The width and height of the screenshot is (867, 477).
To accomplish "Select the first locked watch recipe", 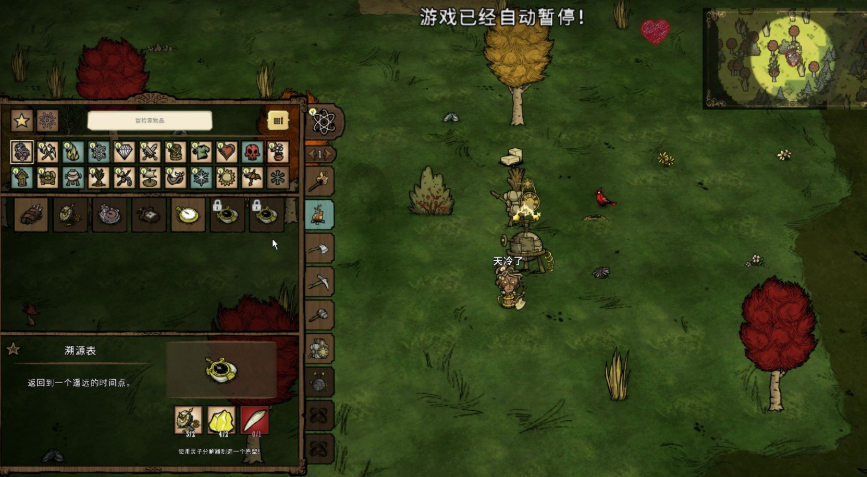I will 227,214.
